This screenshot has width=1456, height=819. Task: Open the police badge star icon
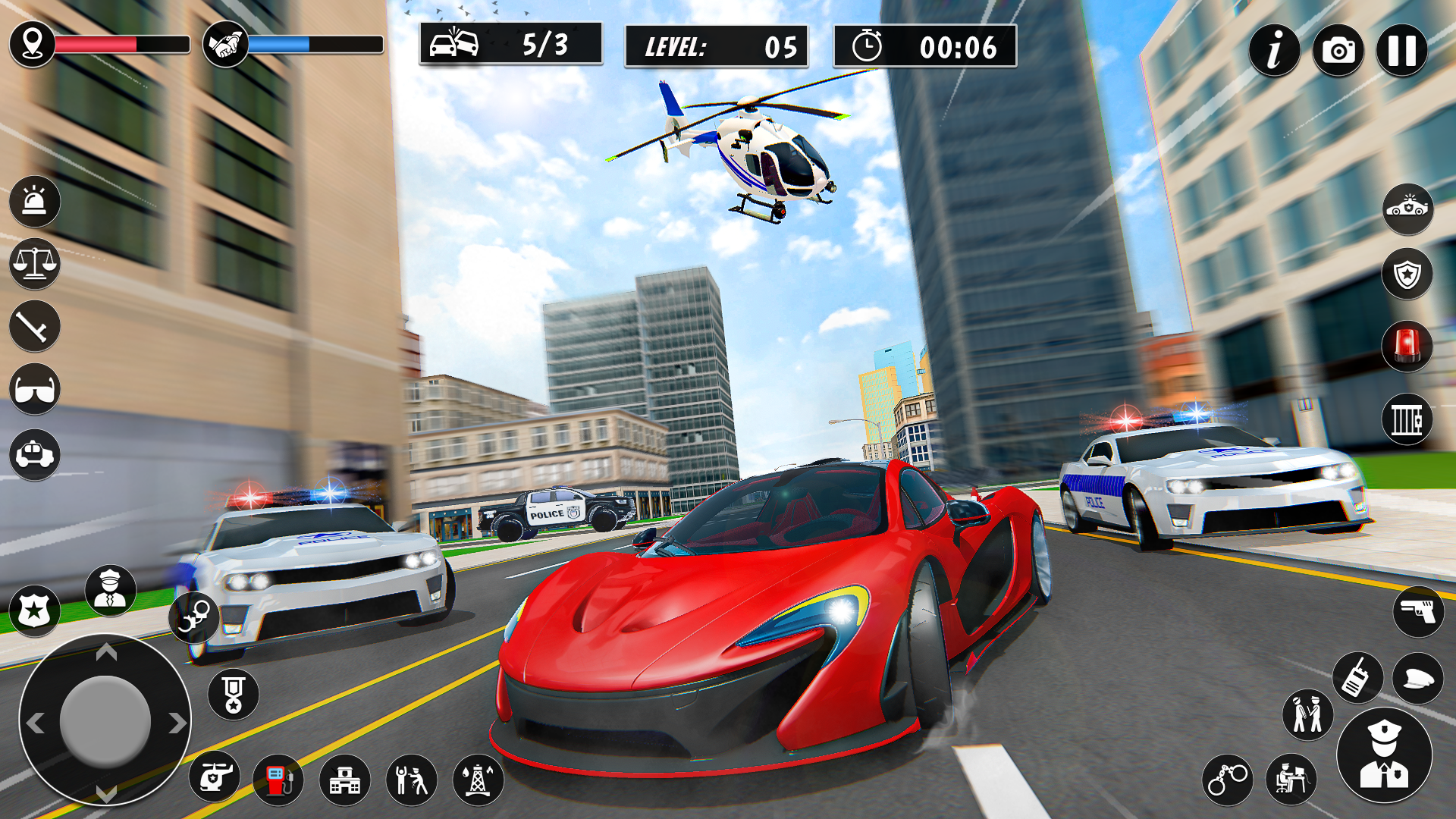pos(34,607)
